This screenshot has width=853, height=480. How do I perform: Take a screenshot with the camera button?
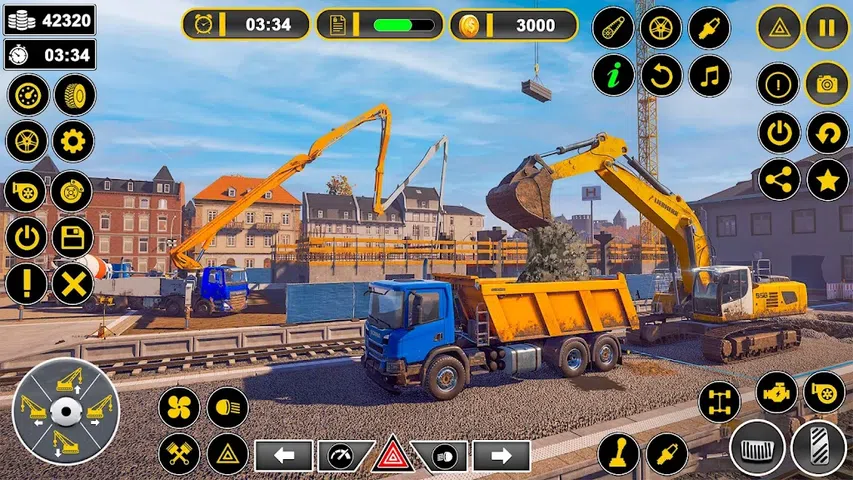coord(827,83)
